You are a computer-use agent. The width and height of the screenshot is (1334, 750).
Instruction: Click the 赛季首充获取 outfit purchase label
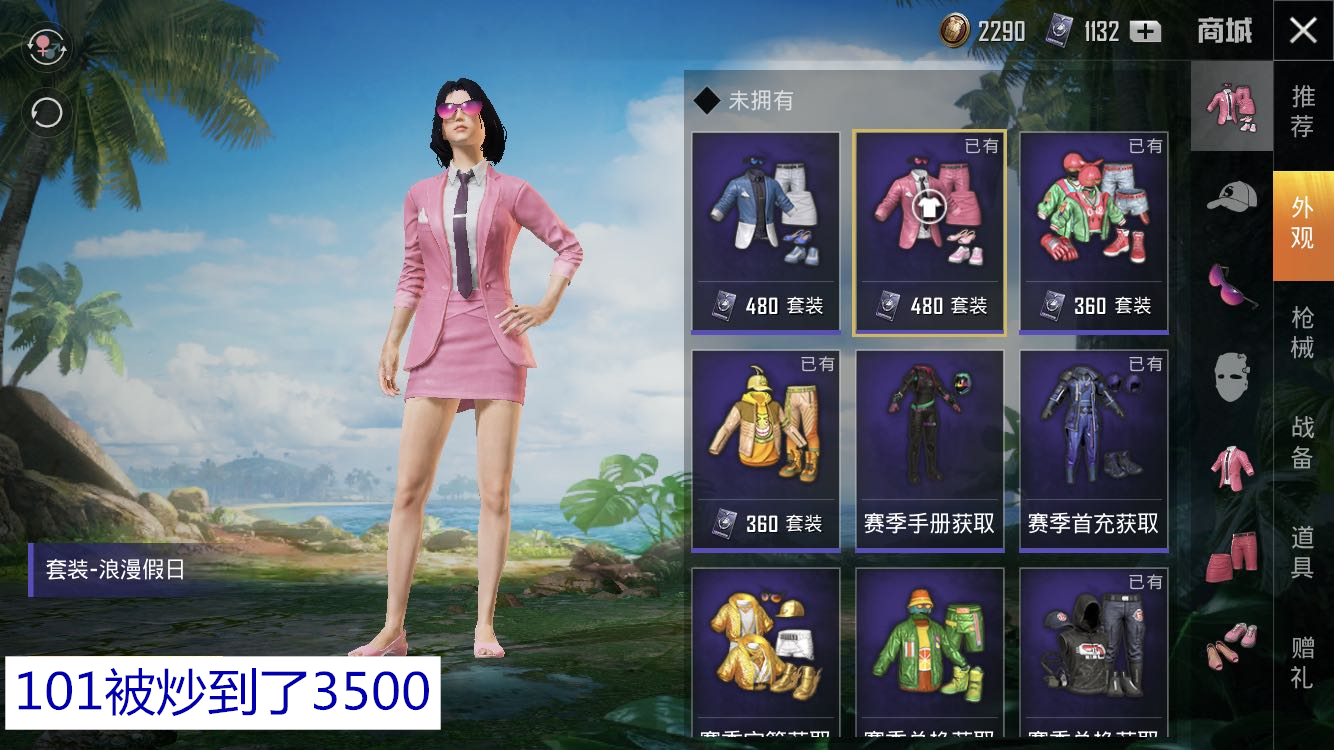point(1092,521)
